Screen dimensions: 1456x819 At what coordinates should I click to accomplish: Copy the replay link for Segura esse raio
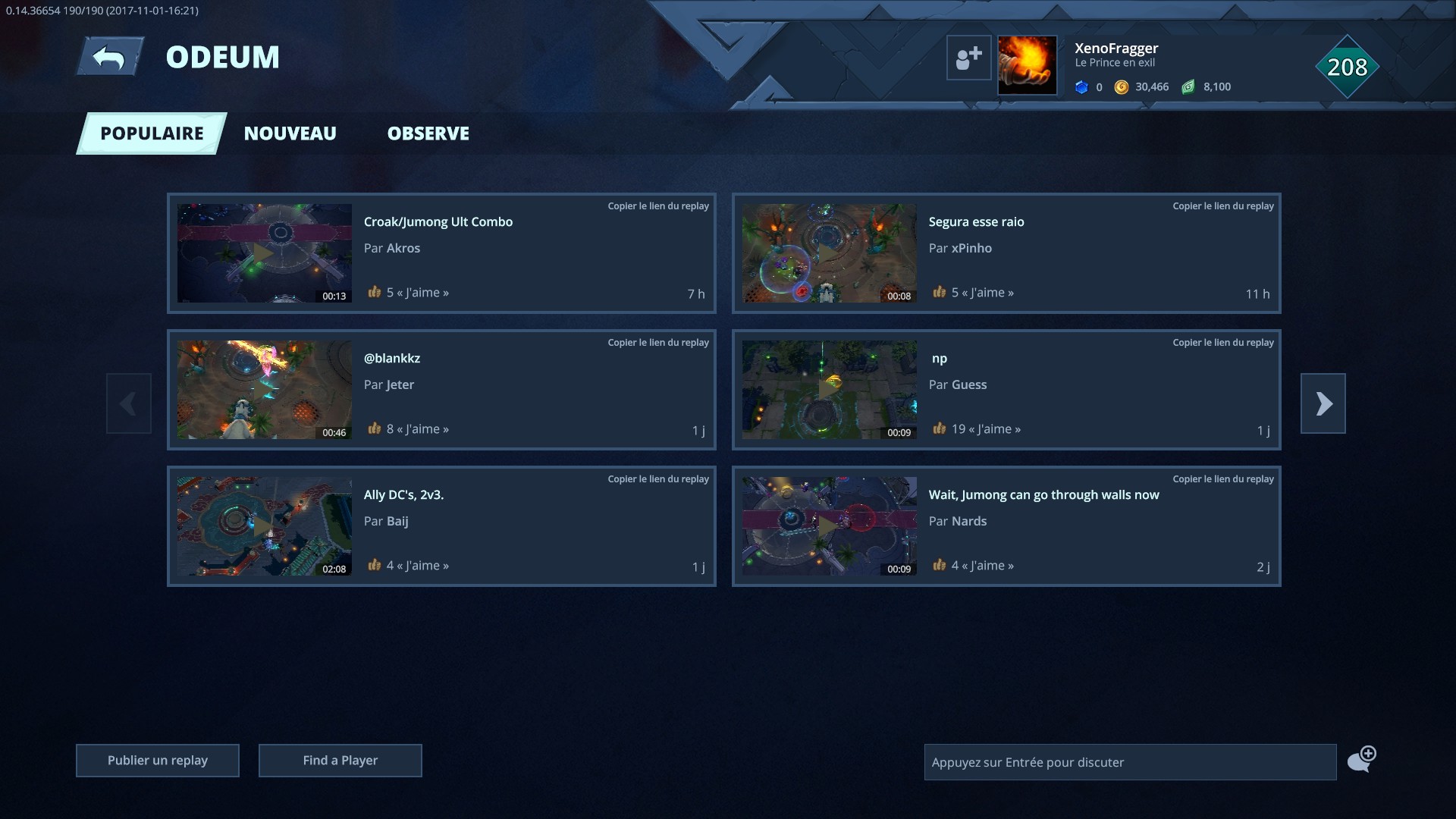(1223, 205)
